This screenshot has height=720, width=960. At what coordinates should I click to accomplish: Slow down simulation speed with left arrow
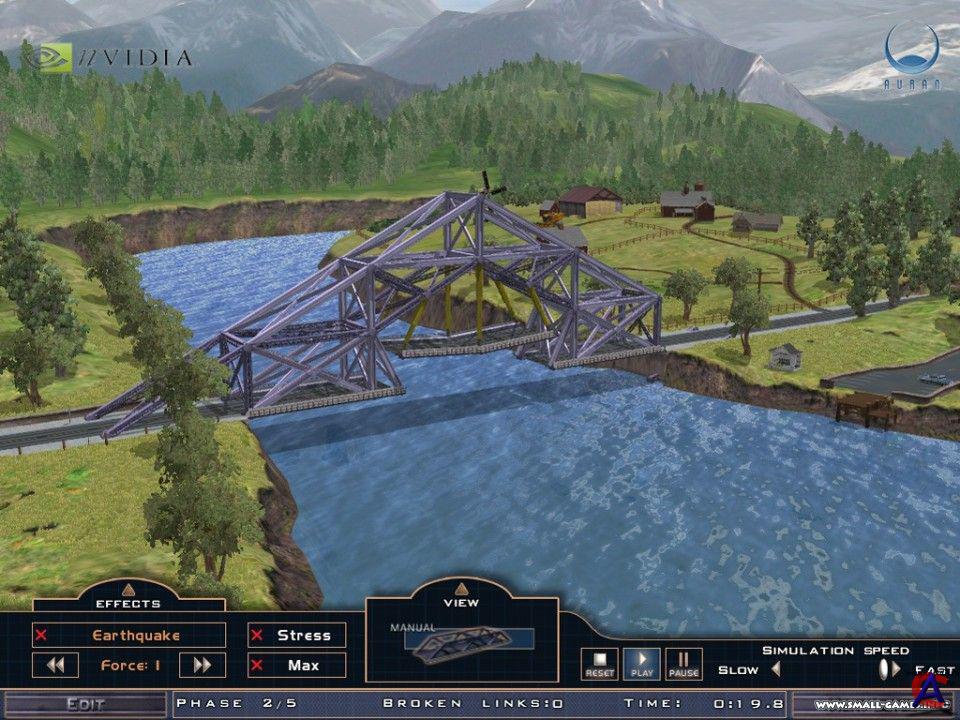click(x=776, y=669)
